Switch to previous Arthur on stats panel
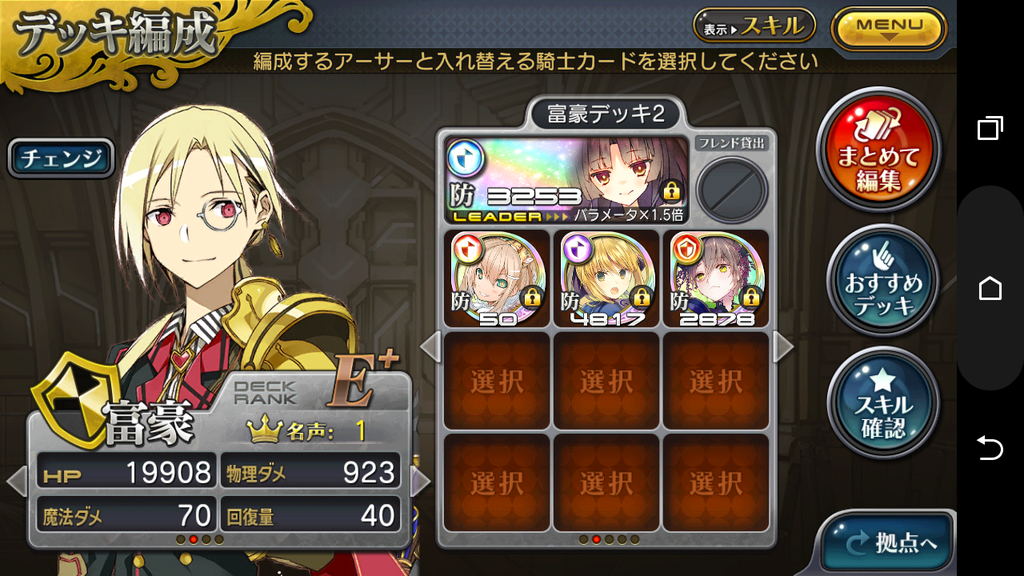 pyautogui.click(x=15, y=482)
